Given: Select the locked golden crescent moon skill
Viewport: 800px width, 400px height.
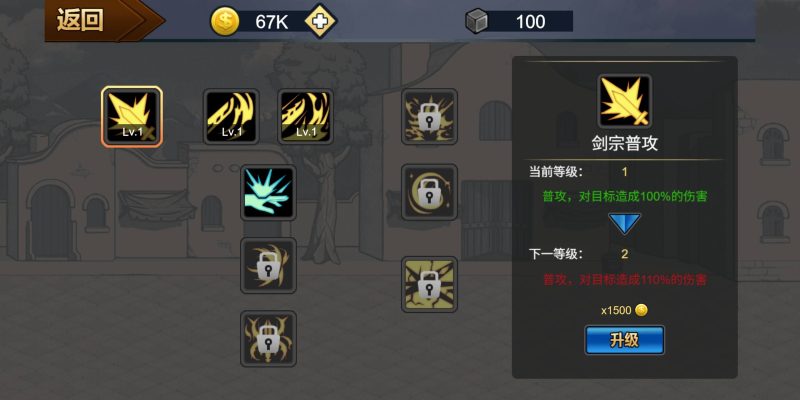Looking at the screenshot, I should click(429, 192).
